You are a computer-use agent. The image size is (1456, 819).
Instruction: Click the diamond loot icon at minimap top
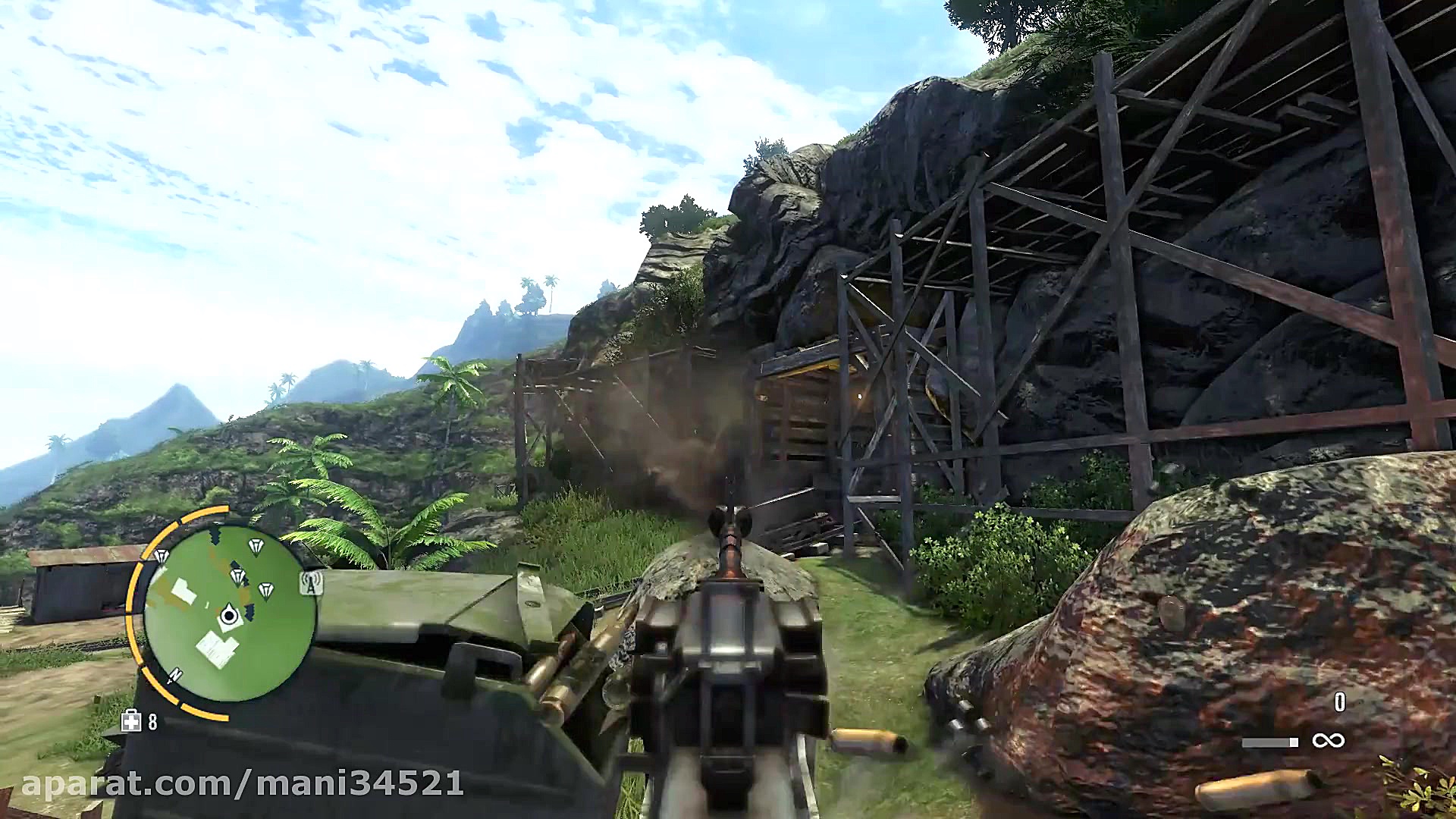[x=256, y=544]
